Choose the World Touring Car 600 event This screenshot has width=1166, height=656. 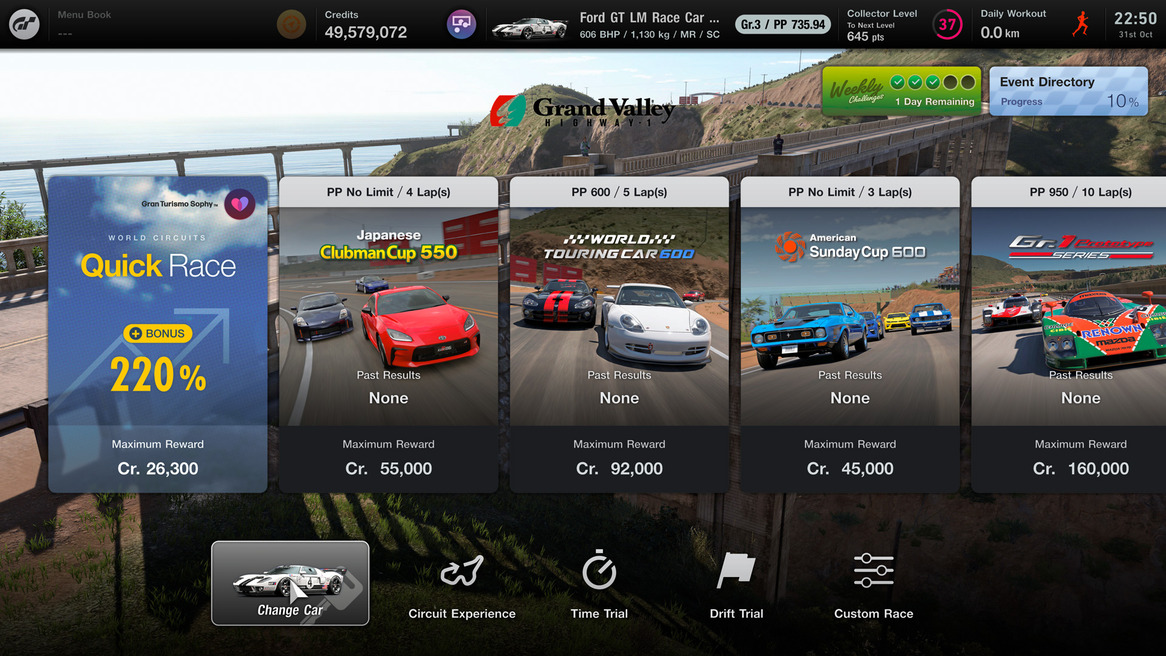(x=619, y=334)
